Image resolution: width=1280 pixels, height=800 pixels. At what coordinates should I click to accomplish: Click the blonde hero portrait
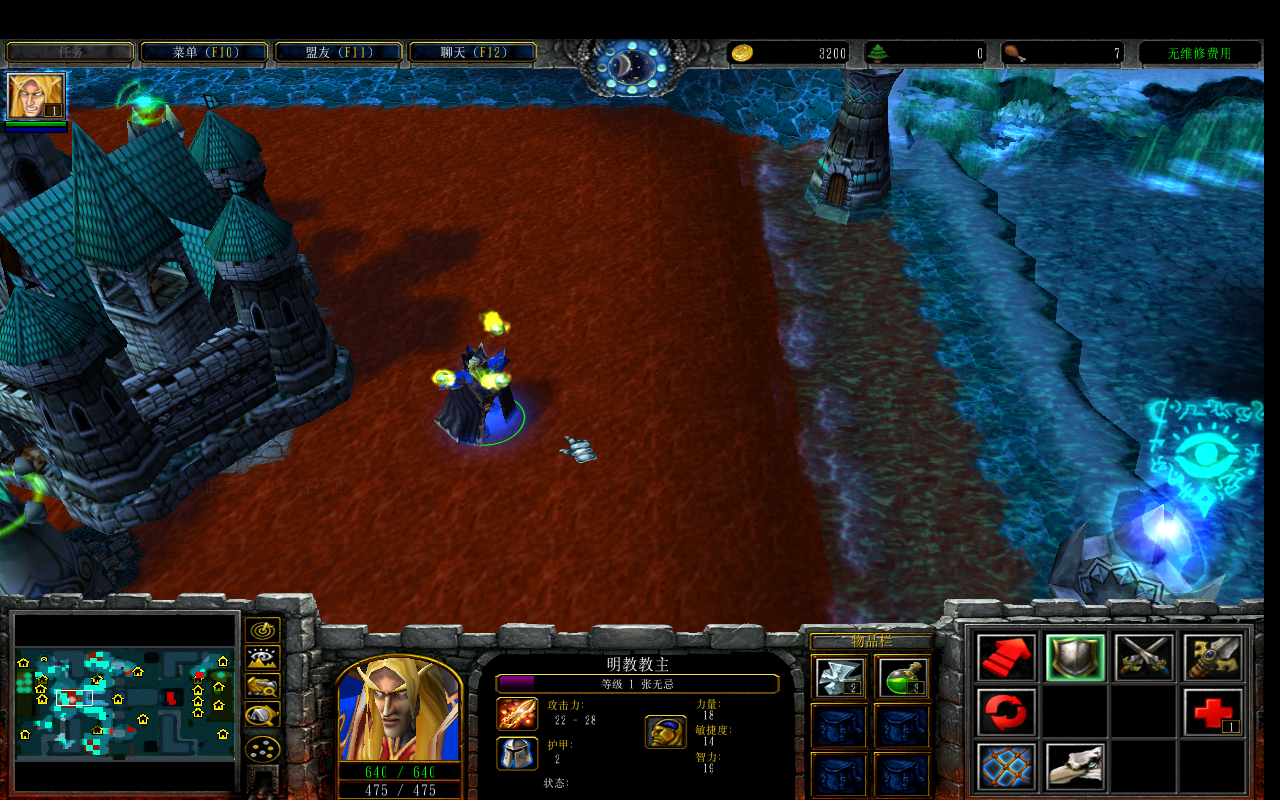(399, 708)
